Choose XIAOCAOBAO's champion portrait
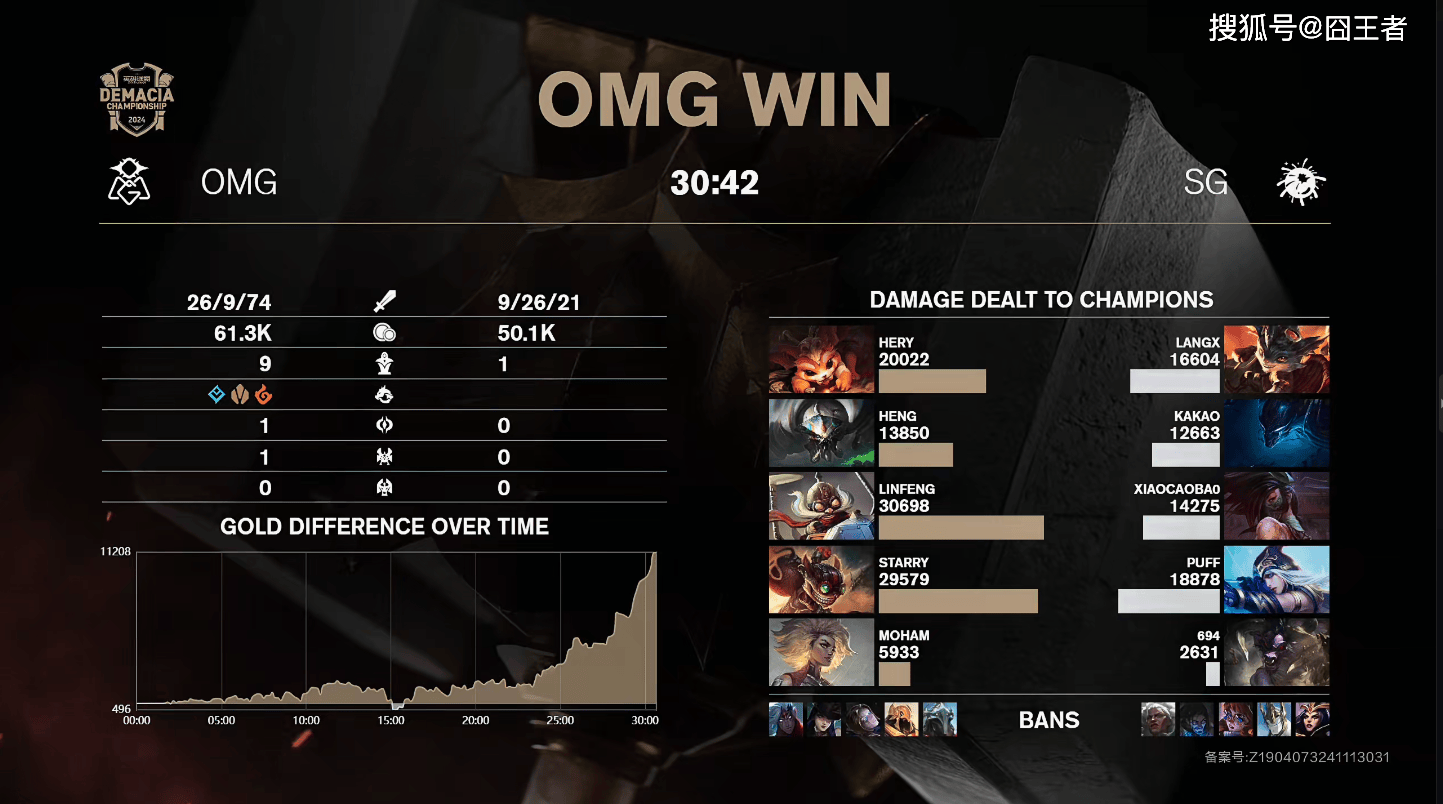The height and width of the screenshot is (804, 1443). point(1276,506)
